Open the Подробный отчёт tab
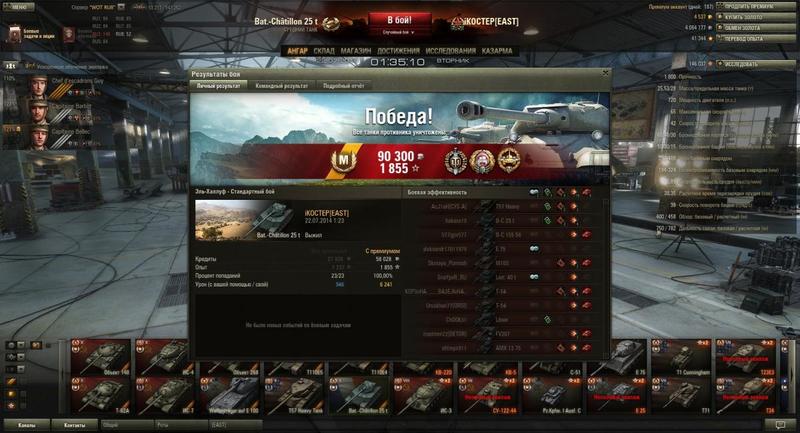Viewport: 800px width, 433px height. (x=344, y=86)
